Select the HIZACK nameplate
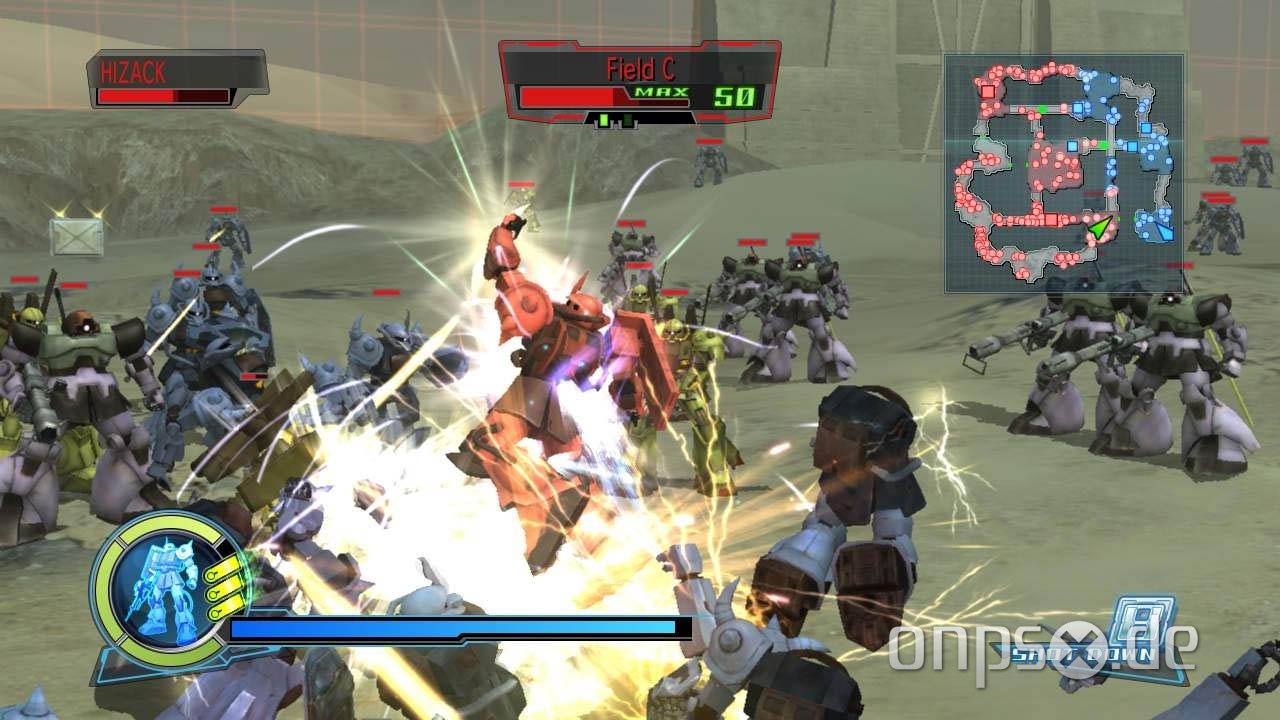 point(135,70)
